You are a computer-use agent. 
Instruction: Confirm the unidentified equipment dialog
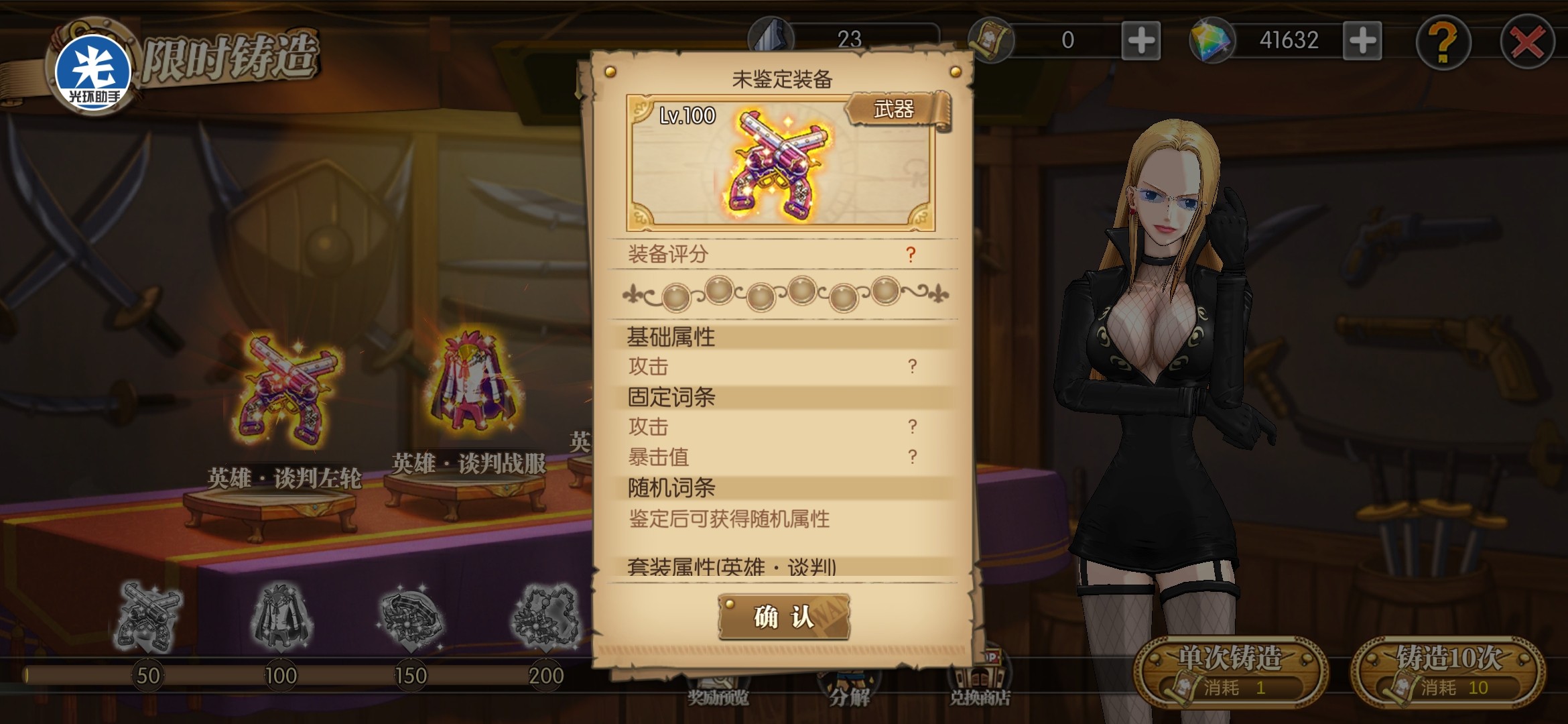(783, 617)
